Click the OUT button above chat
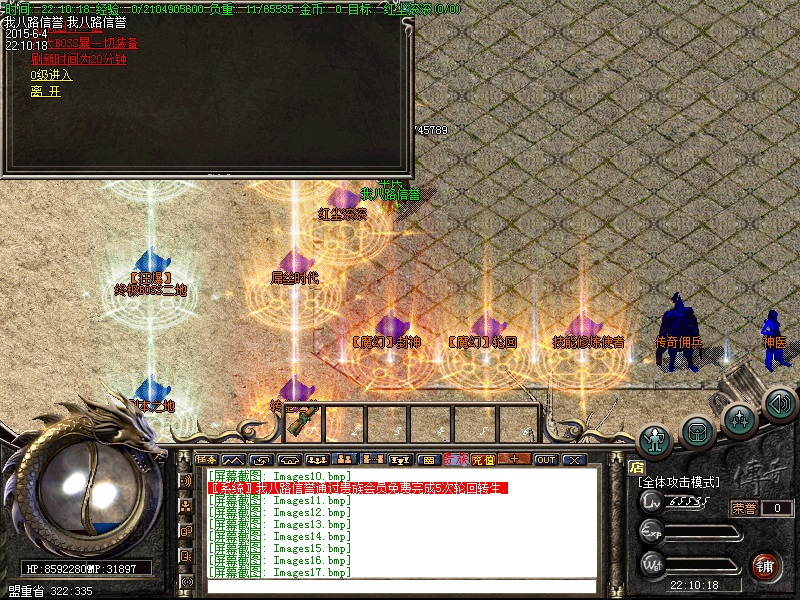Viewport: 800px width, 600px height. [545, 460]
